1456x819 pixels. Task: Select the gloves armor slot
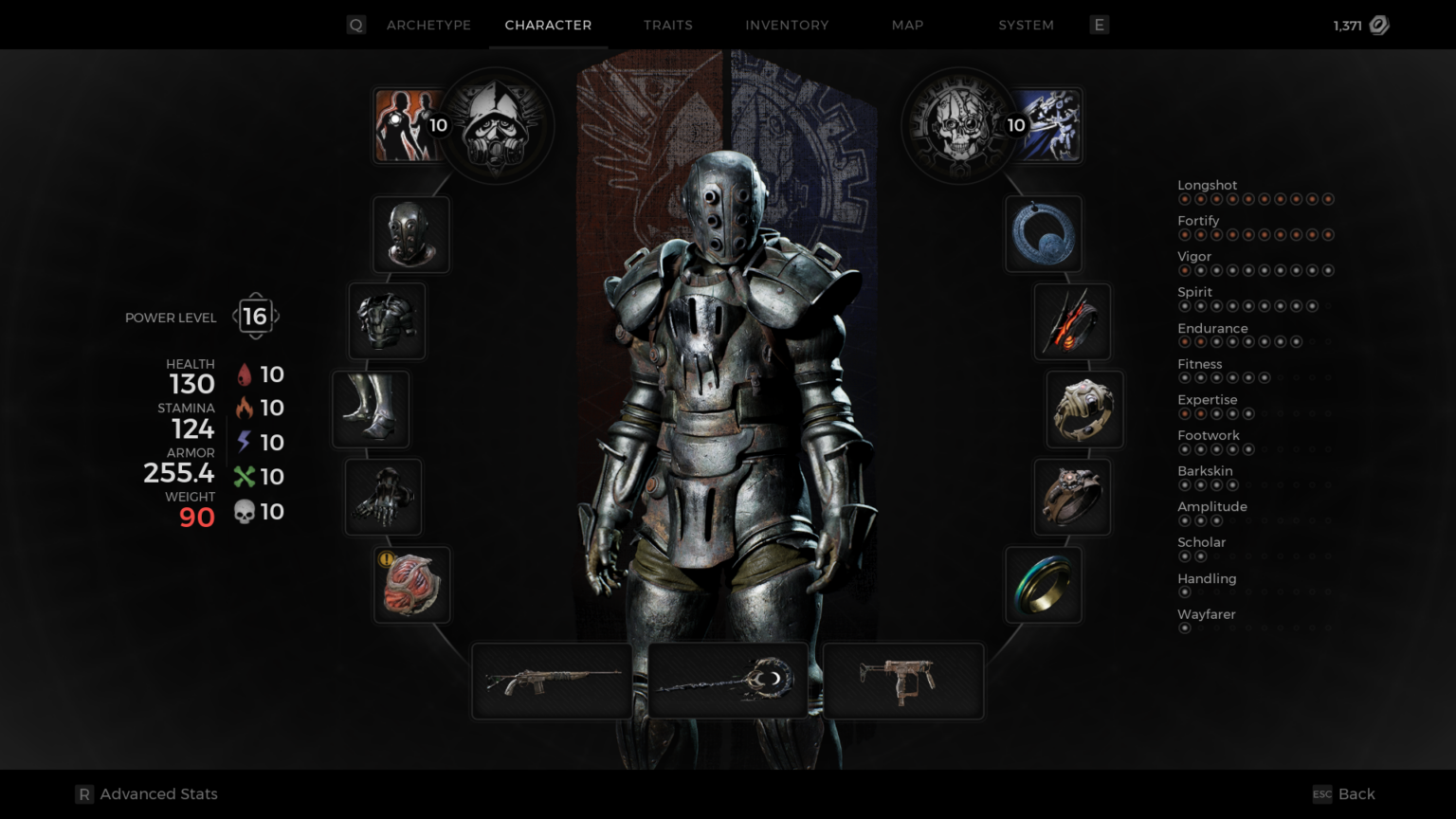coord(383,497)
